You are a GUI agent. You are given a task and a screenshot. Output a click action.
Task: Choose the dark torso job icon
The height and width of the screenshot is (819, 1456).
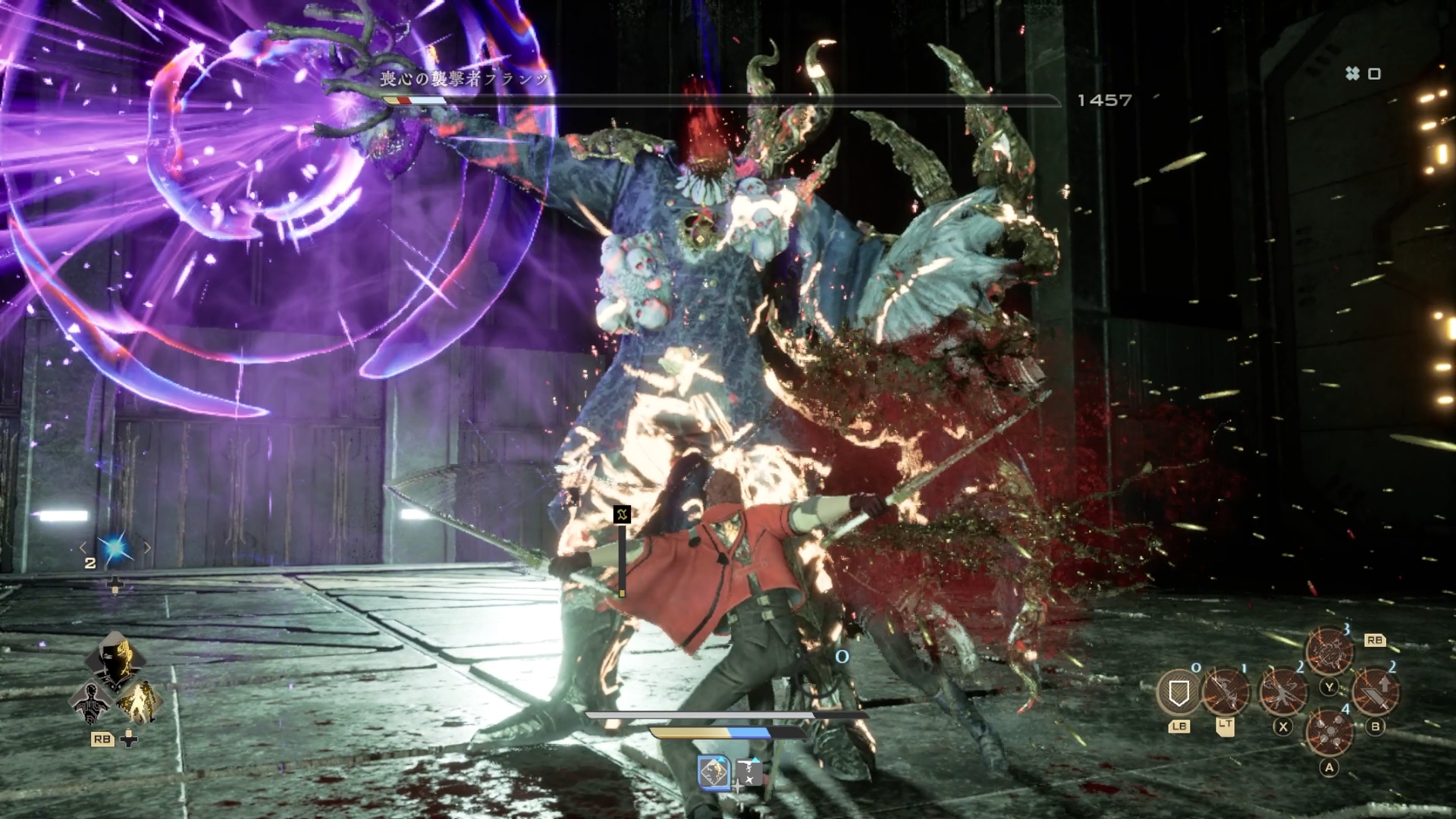(x=91, y=702)
